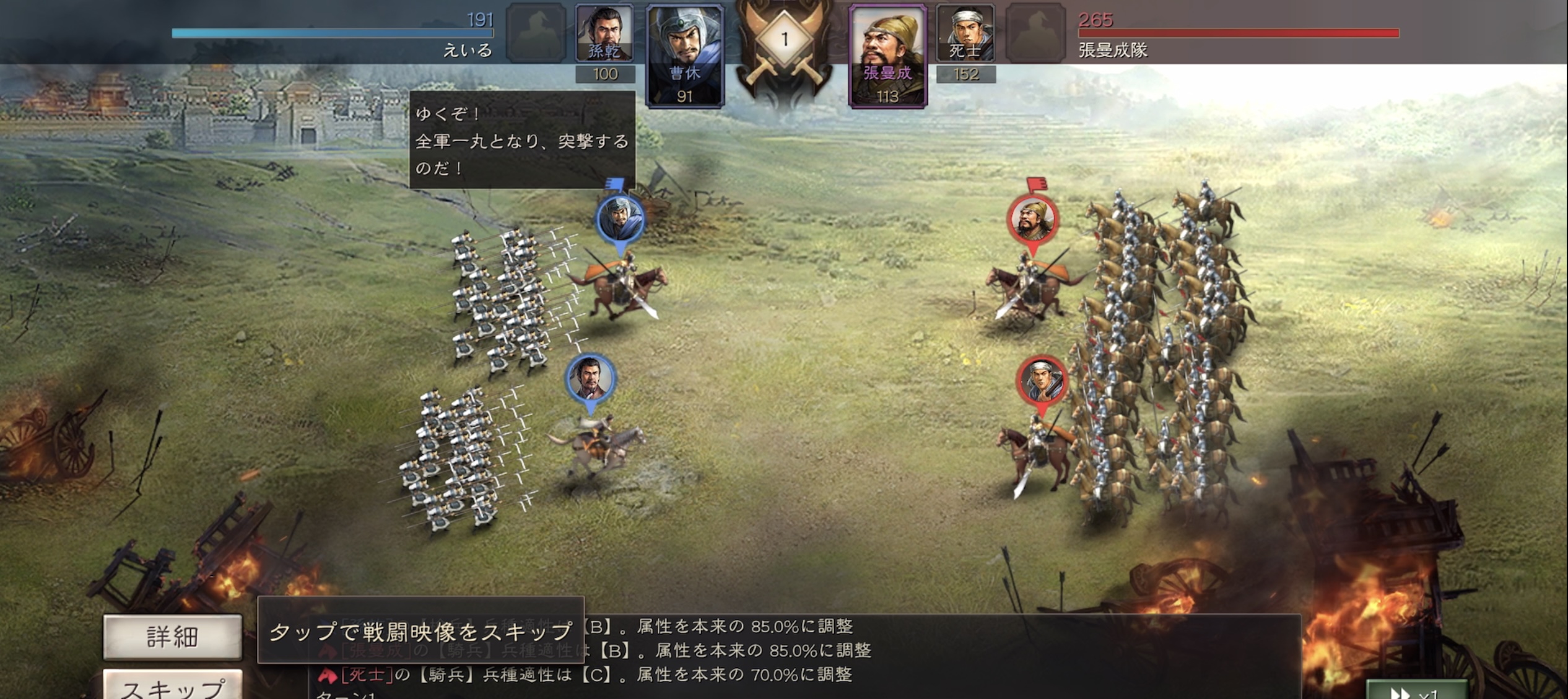1568x699 pixels.
Task: Select 死士 portrait in the top bar
Action: [965, 33]
